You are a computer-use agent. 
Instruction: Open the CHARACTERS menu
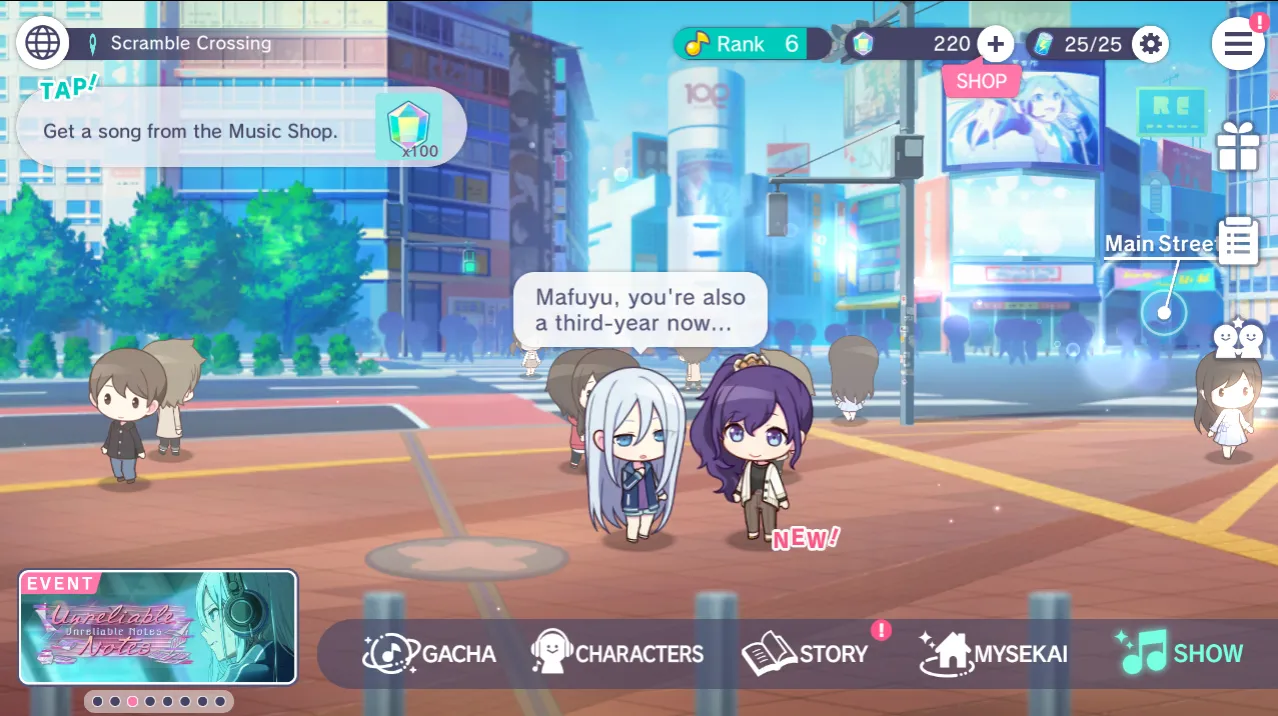click(618, 654)
